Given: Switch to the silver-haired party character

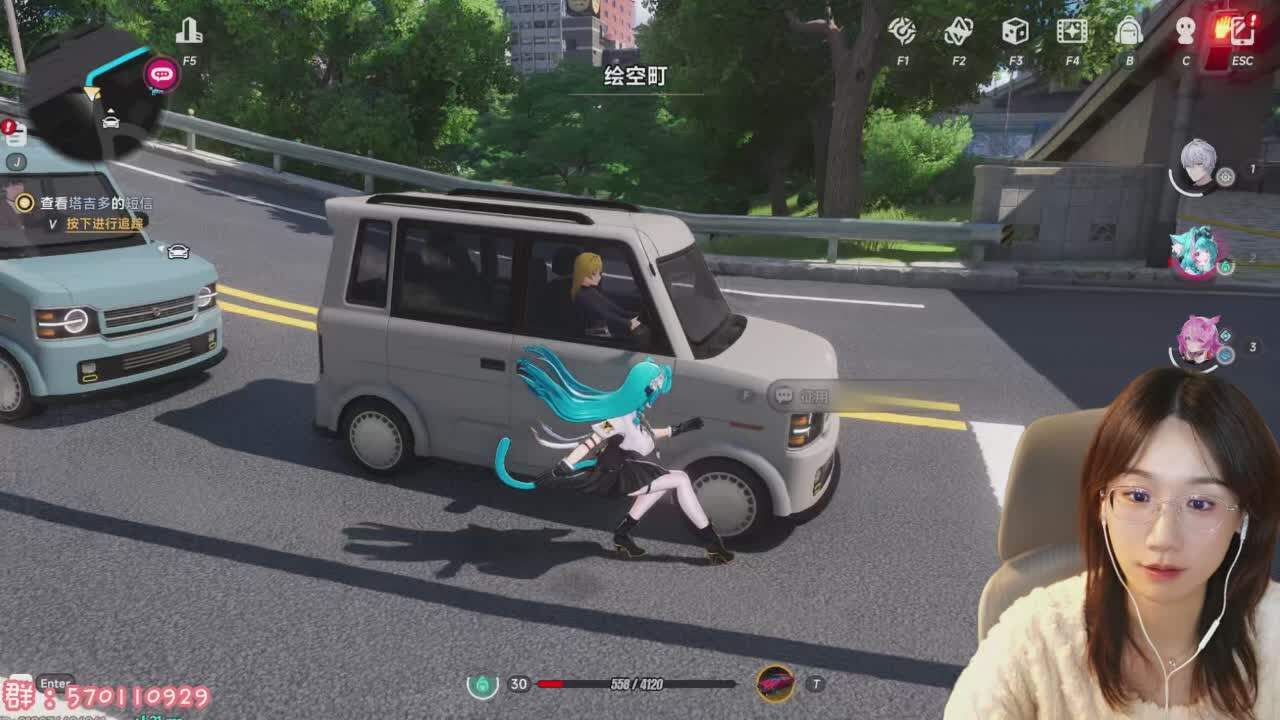Looking at the screenshot, I should point(1197,166).
